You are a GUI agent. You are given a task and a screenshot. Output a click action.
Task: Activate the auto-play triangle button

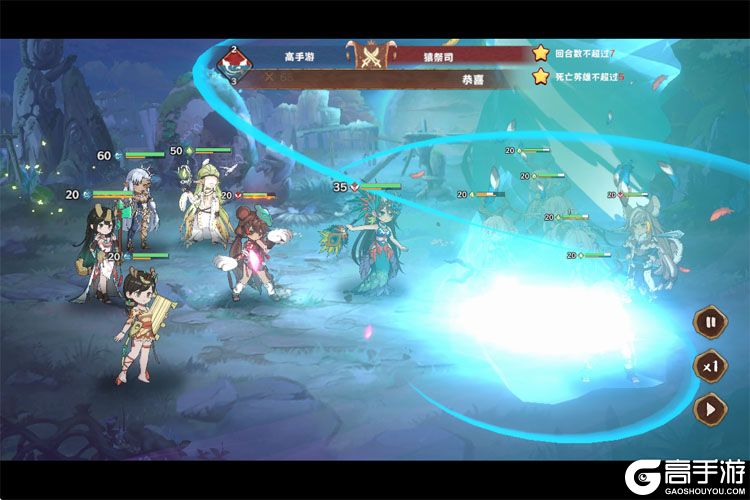[711, 408]
